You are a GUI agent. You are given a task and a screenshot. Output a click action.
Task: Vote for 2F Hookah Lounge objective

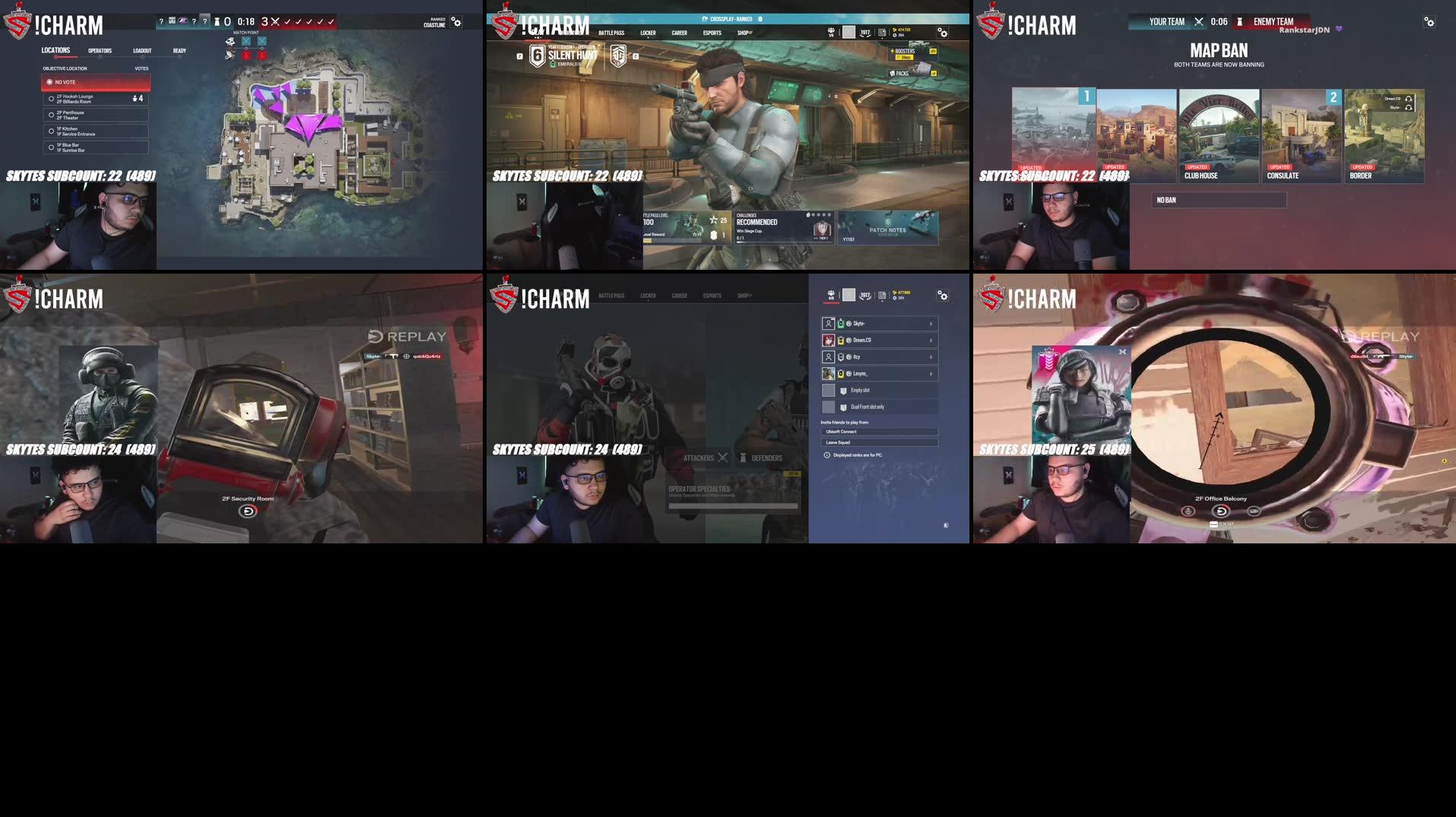point(96,97)
